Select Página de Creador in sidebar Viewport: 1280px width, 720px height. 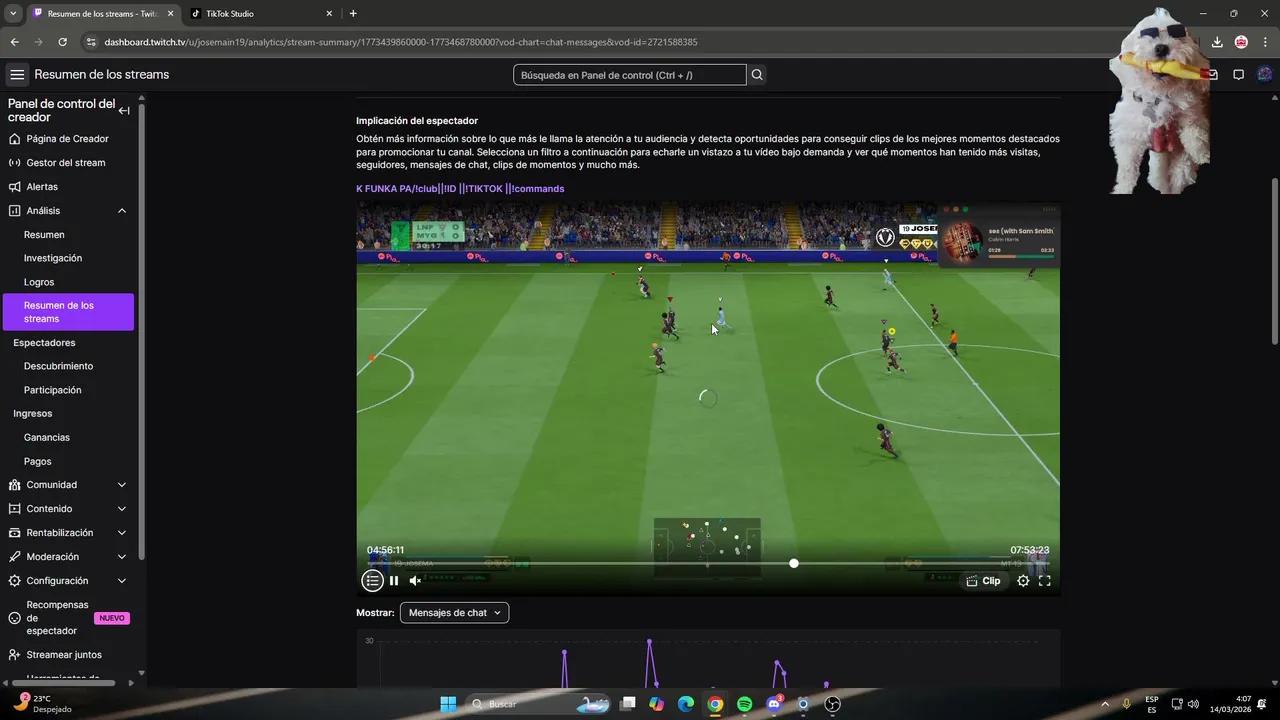tap(70, 138)
